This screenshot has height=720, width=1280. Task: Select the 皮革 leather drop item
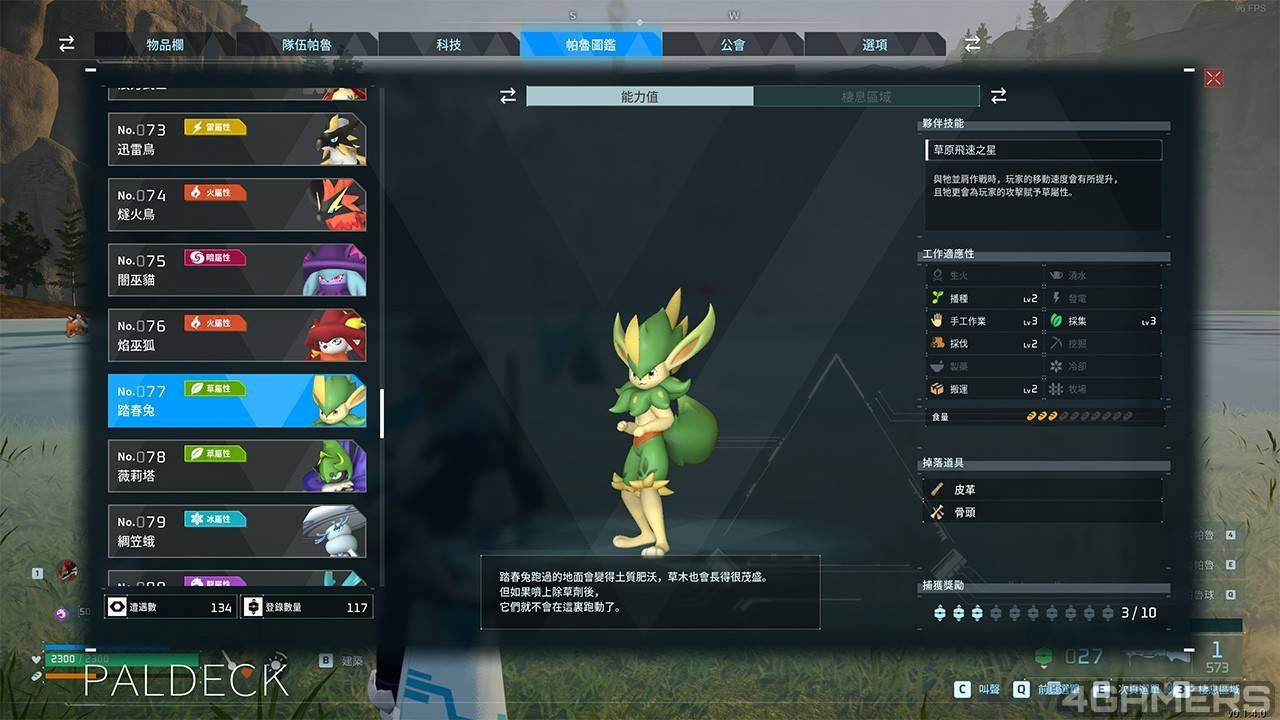[1043, 490]
